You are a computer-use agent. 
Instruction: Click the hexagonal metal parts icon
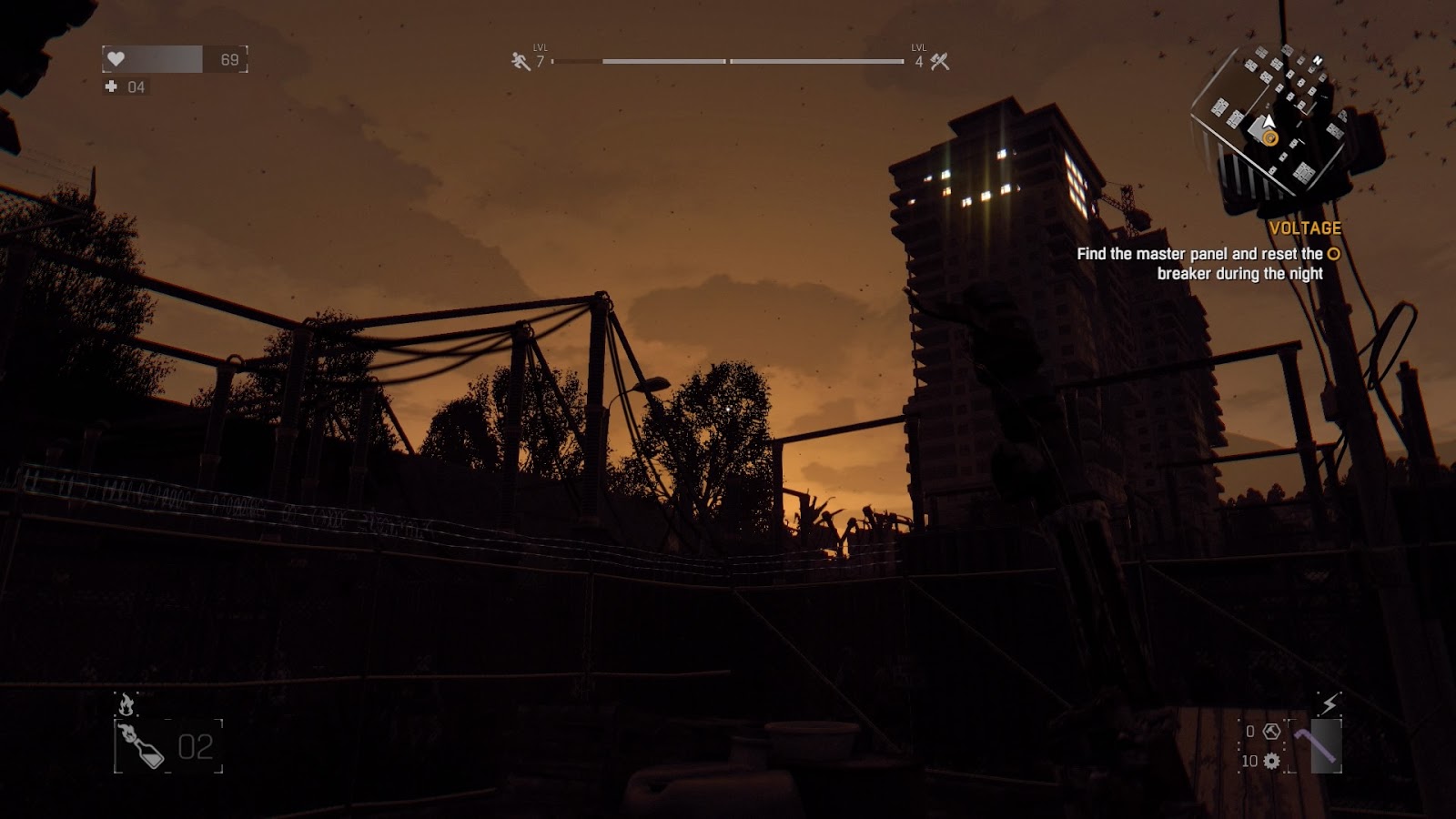(1271, 731)
